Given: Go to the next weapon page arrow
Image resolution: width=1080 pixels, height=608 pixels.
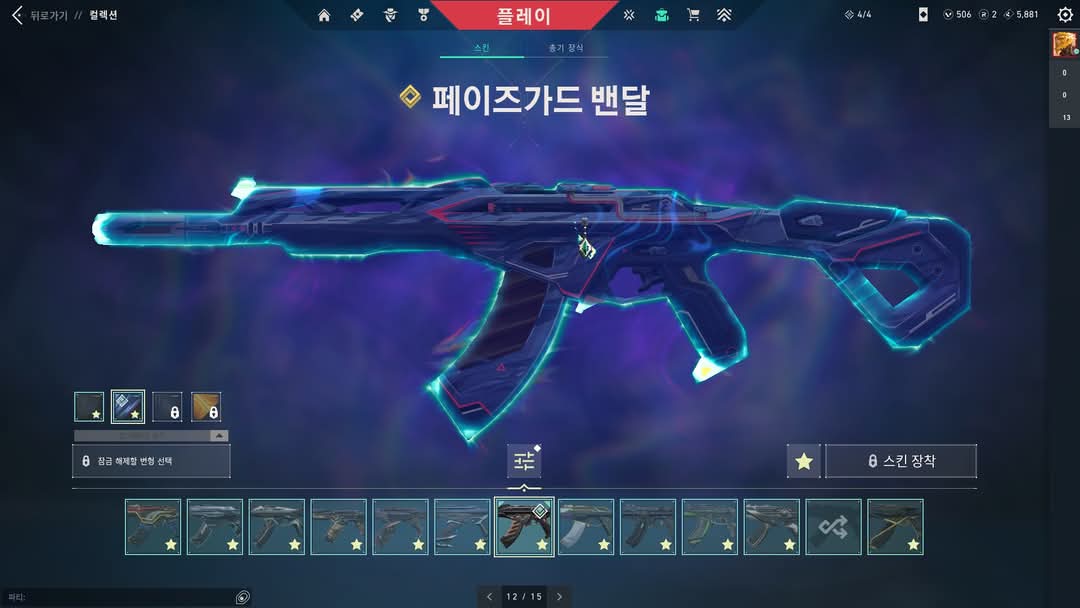Looking at the screenshot, I should [x=559, y=597].
